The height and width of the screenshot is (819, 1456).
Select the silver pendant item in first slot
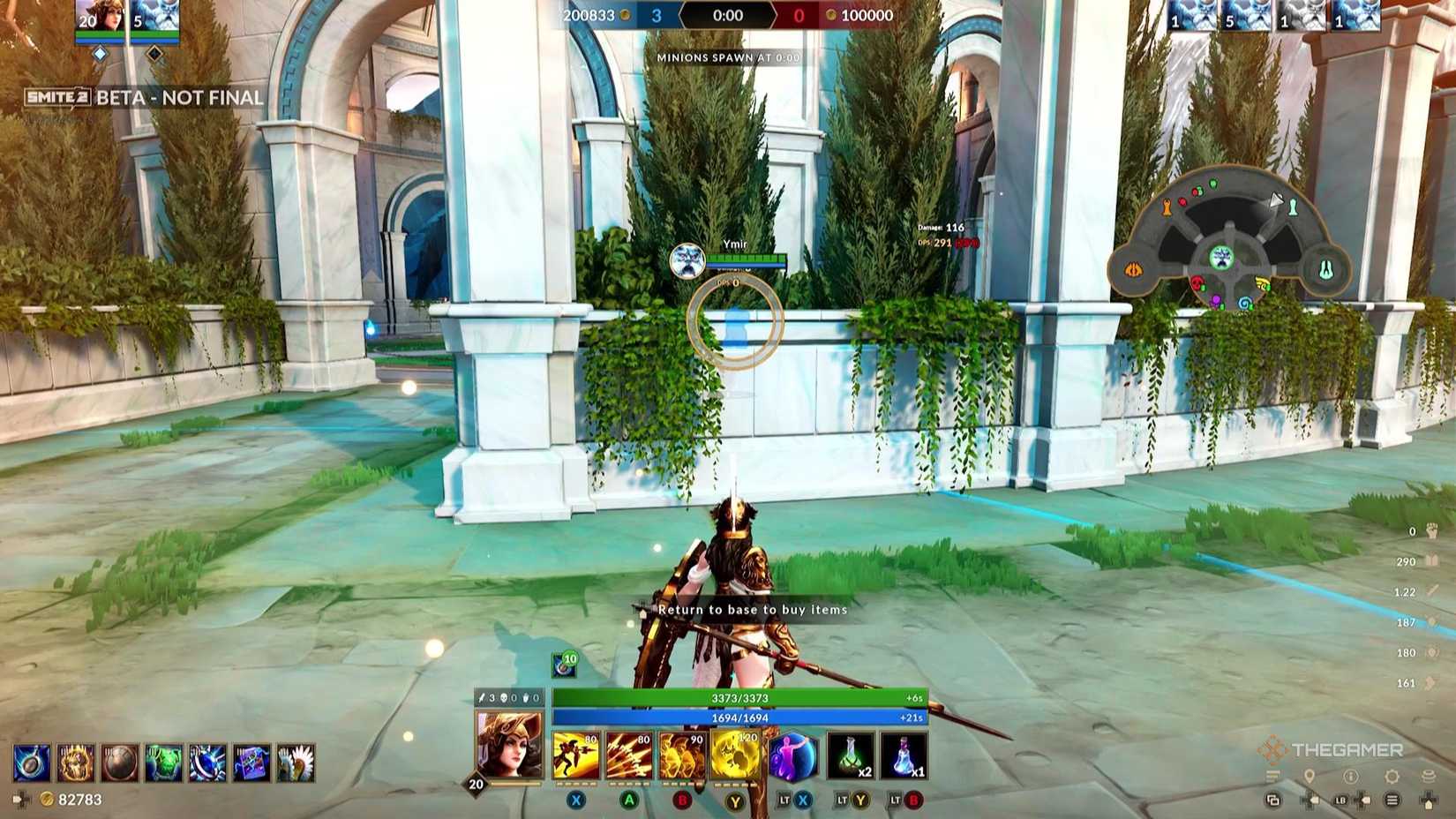32,763
